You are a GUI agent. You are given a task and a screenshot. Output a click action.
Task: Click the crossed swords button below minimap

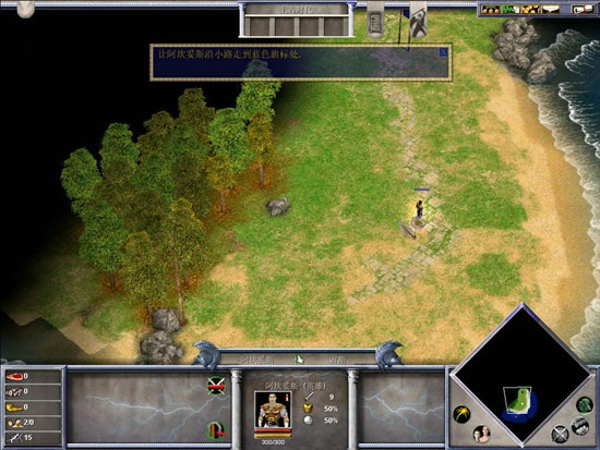(x=559, y=433)
